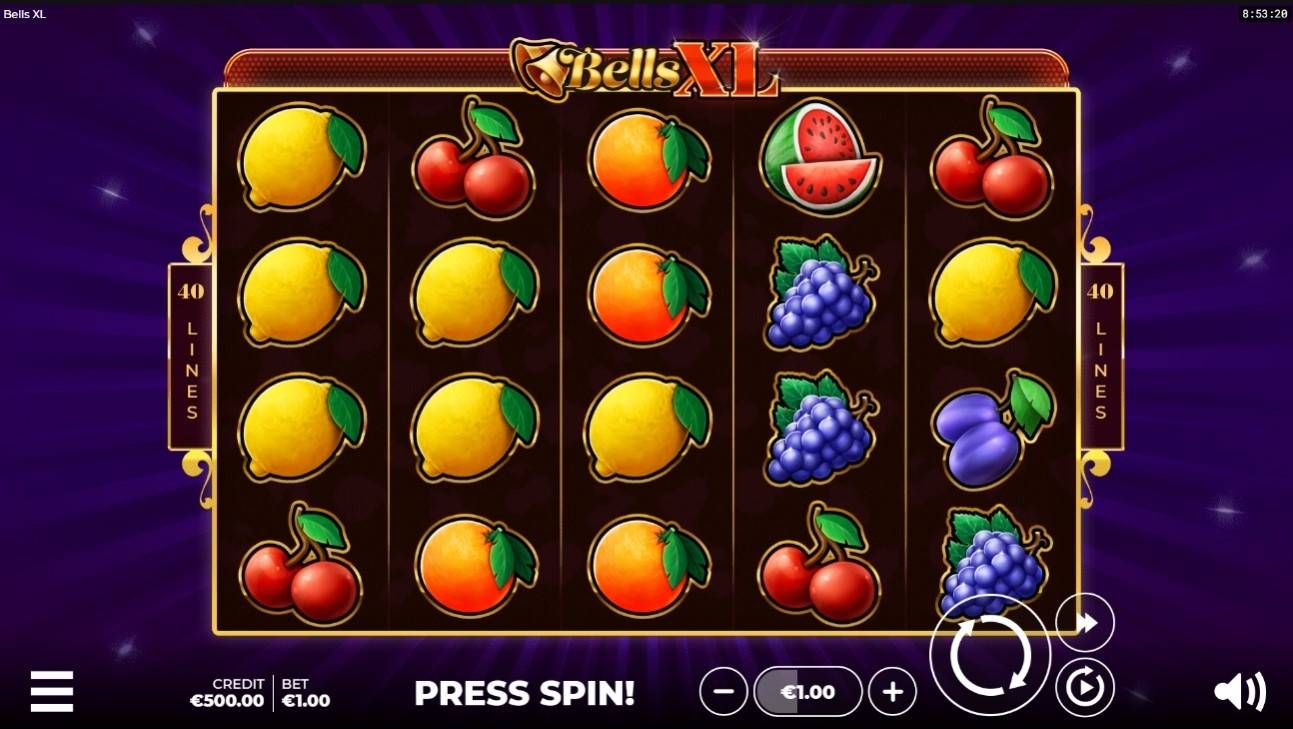Open the hamburger menu

click(52, 691)
